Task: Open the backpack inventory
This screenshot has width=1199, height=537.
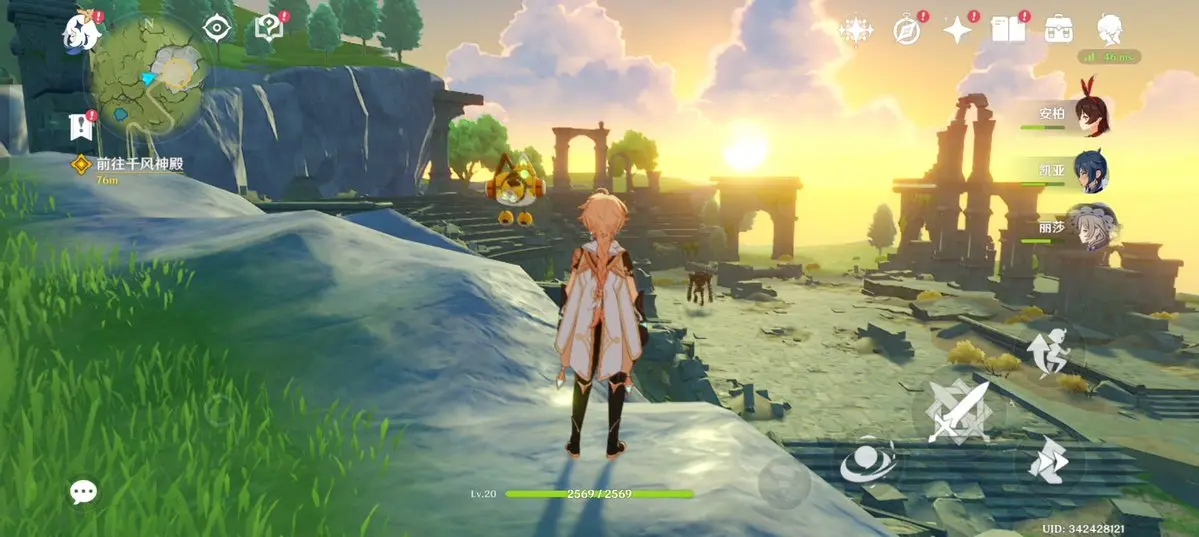Action: click(1058, 29)
